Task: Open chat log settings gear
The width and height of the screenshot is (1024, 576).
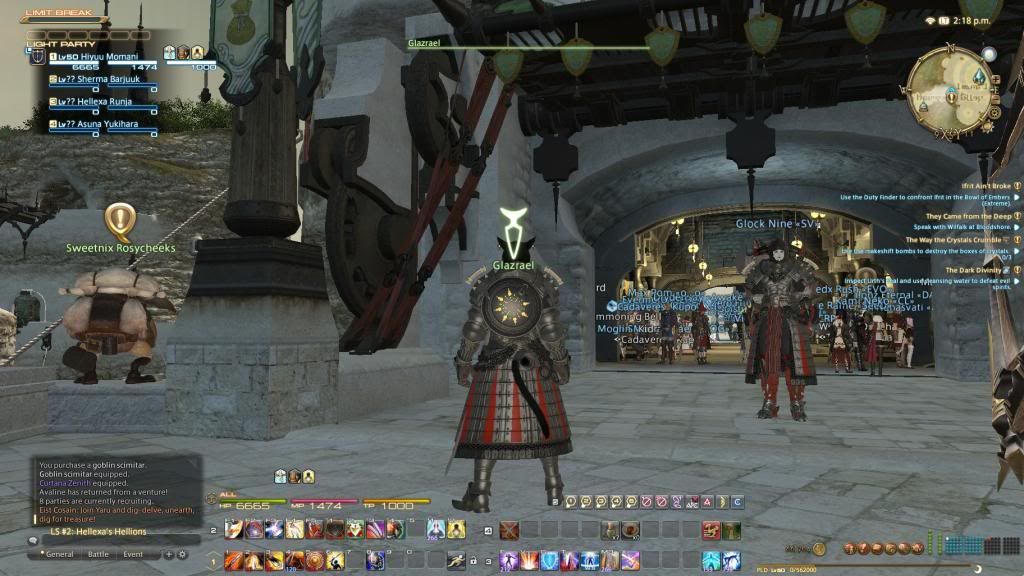Action: pyautogui.click(x=182, y=554)
